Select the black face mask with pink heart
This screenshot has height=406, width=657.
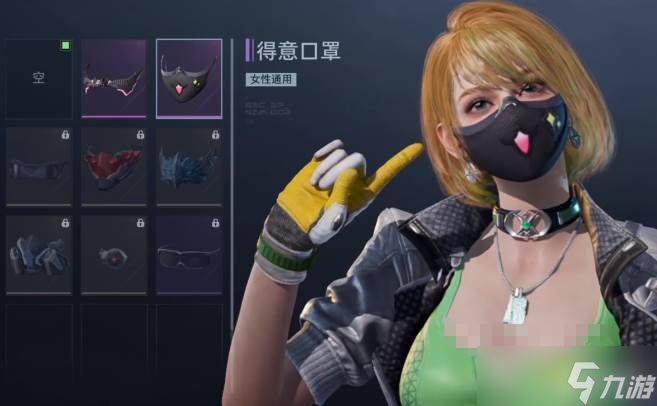(189, 80)
